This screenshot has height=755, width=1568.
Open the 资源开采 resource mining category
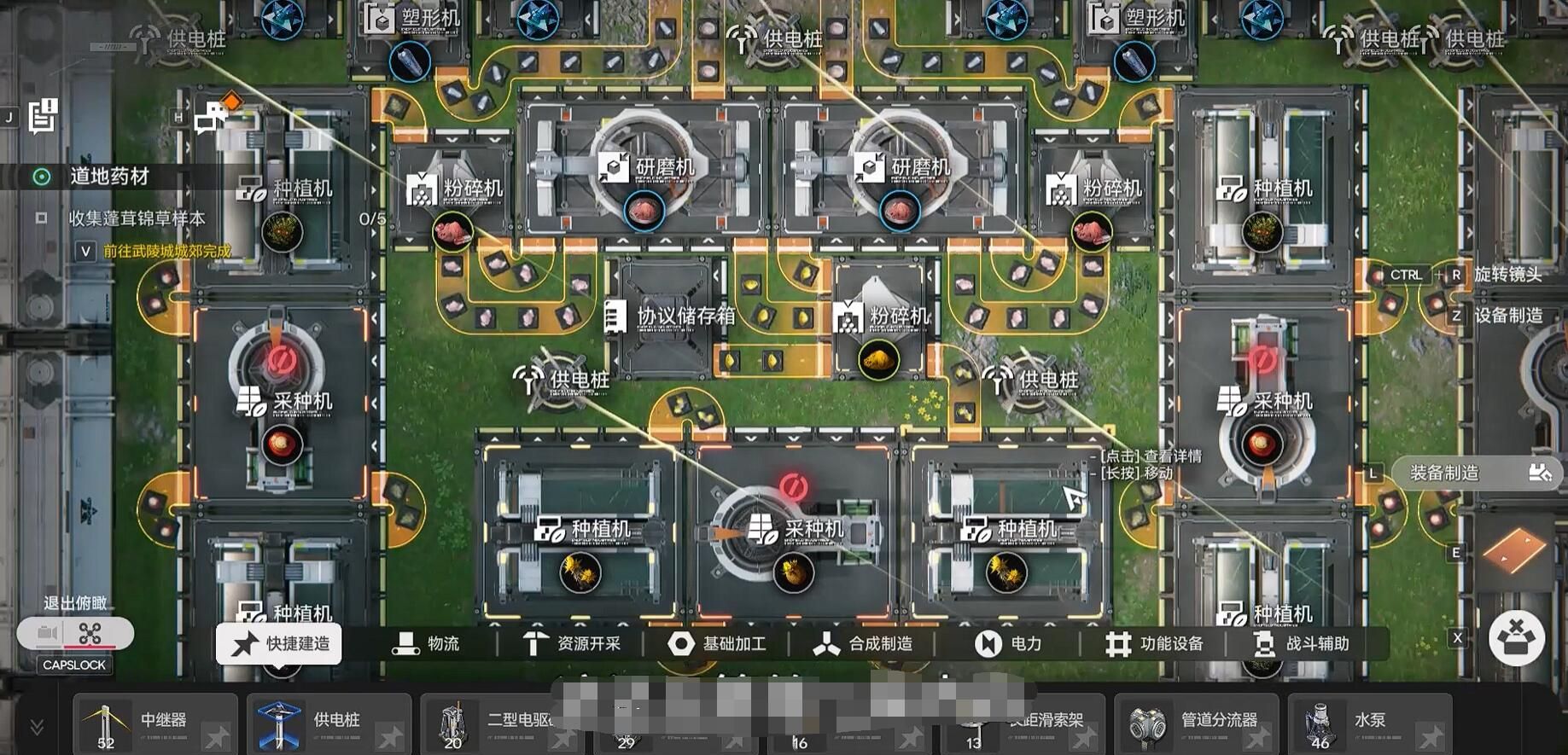click(572, 644)
